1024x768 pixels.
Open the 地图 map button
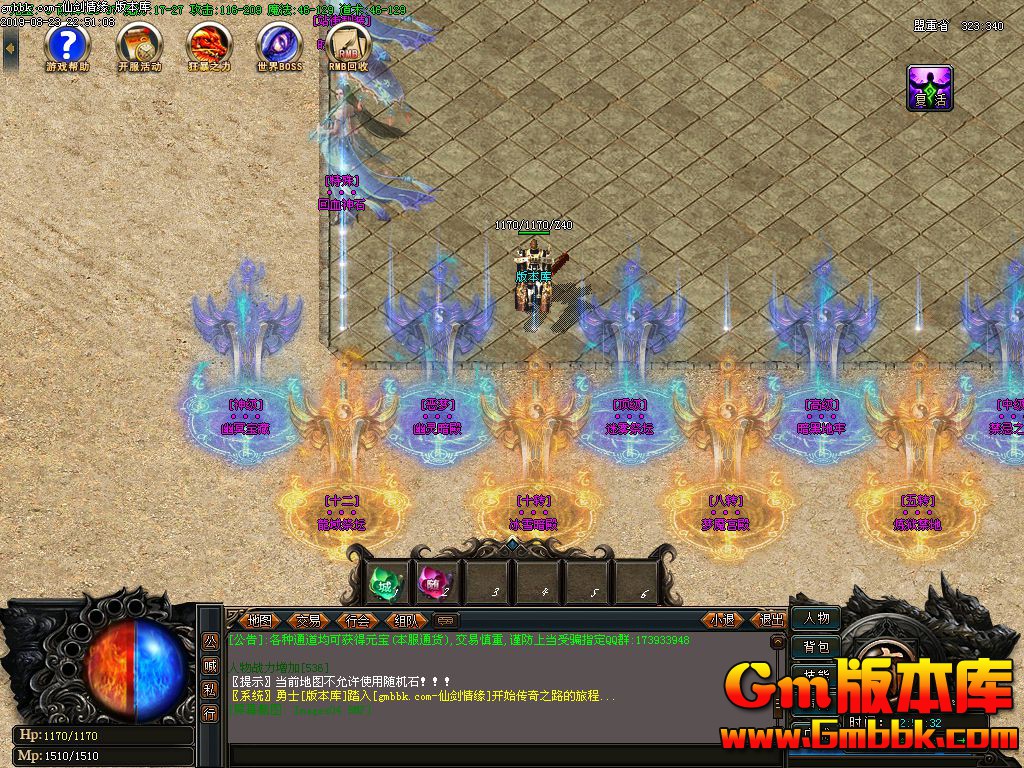point(261,620)
